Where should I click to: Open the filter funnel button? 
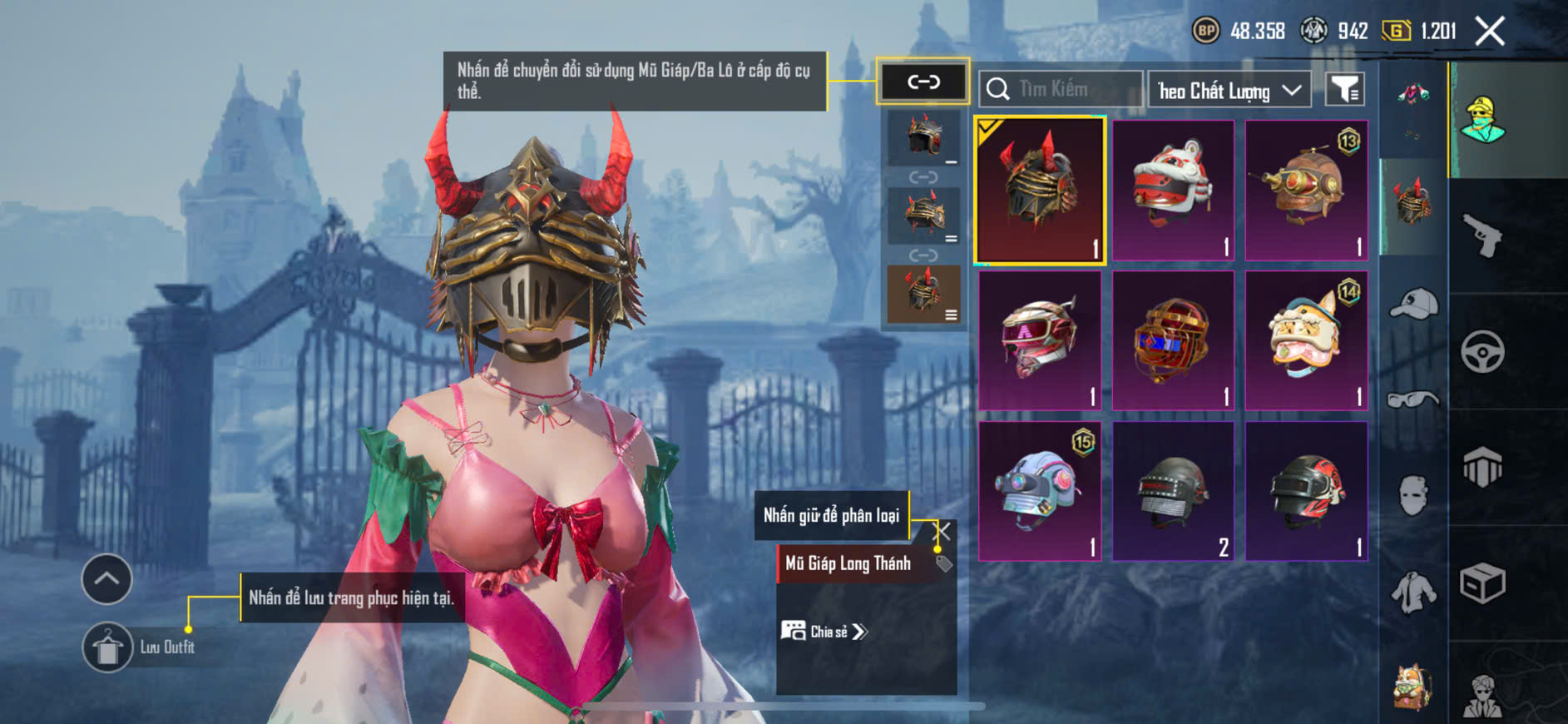click(x=1344, y=89)
